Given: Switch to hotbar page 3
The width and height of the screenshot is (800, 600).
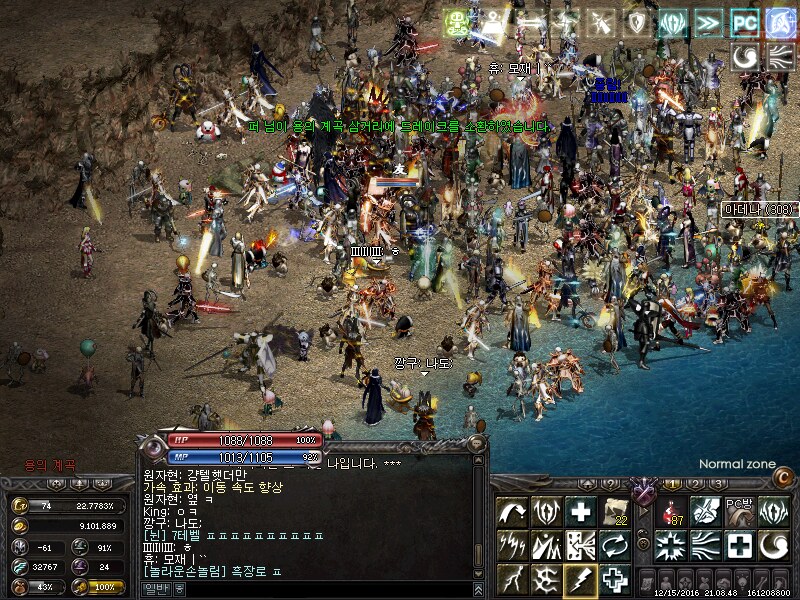Looking at the screenshot, I should (x=718, y=484).
